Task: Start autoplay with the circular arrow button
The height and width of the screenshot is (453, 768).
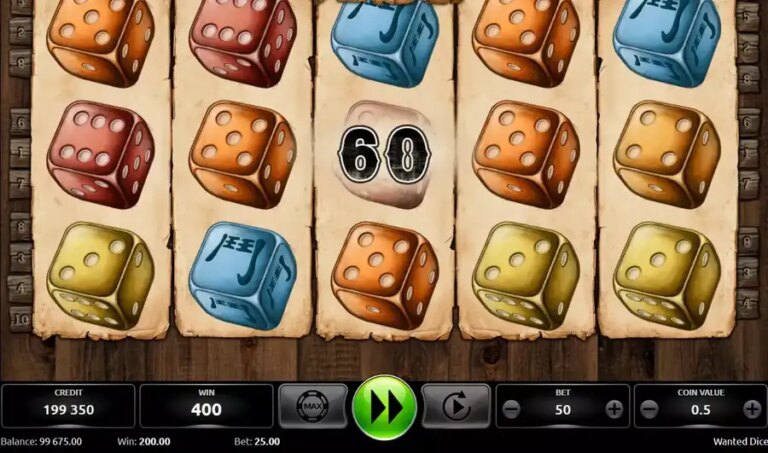Action: pyautogui.click(x=456, y=406)
